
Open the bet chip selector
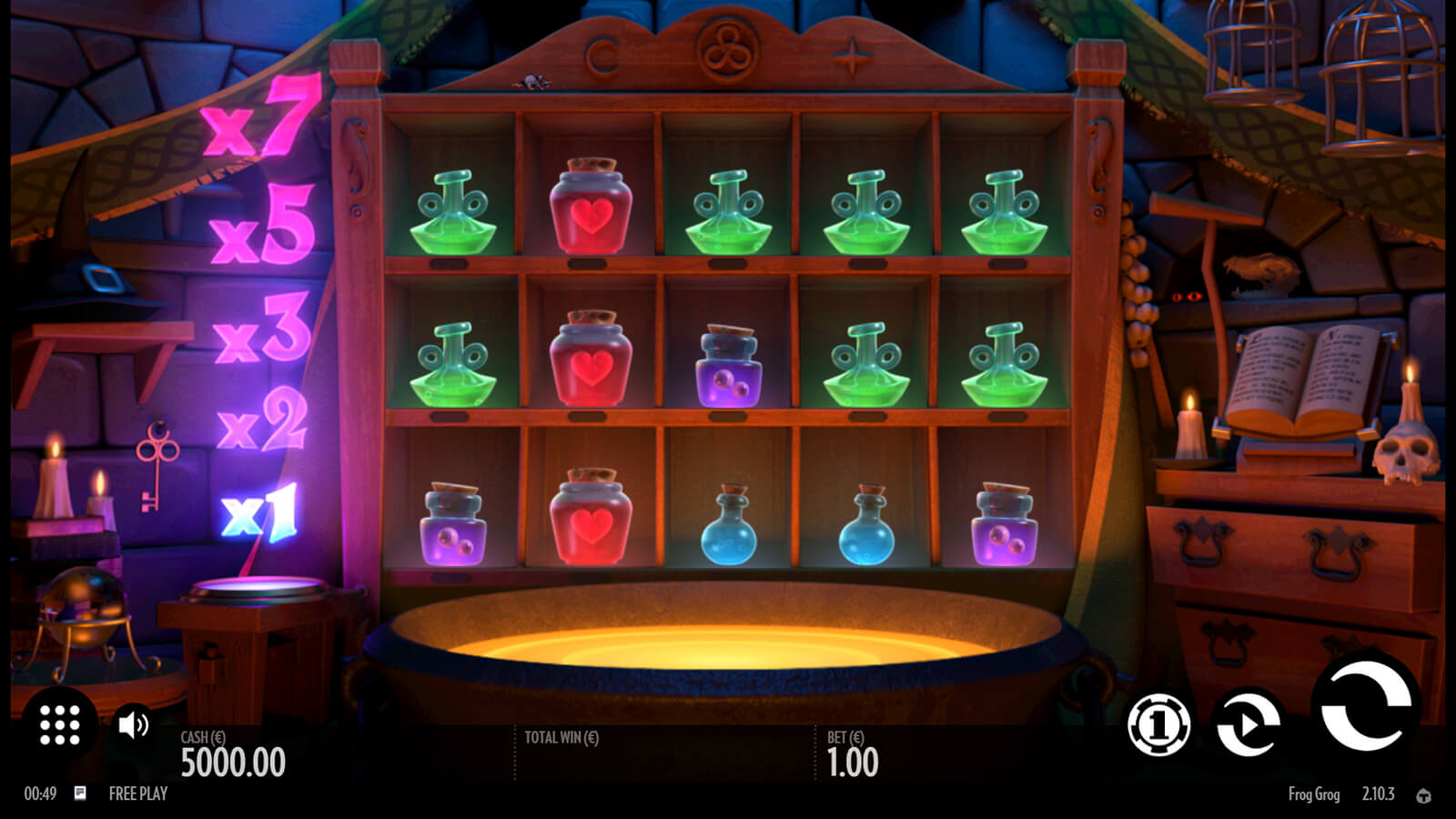tap(1158, 725)
